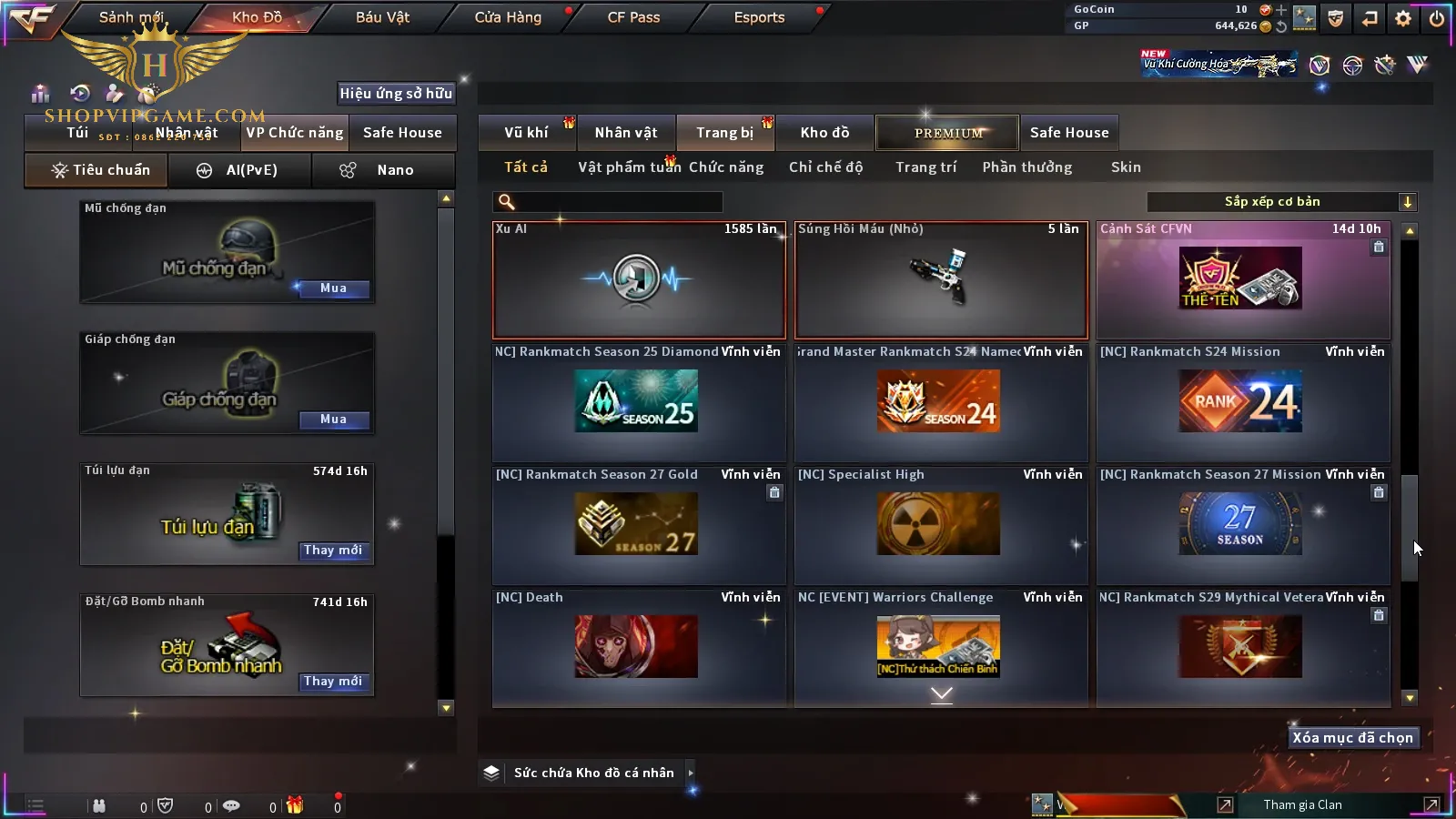This screenshot has width=1456, height=819.
Task: Open the settings gear icon
Action: [x=1403, y=18]
